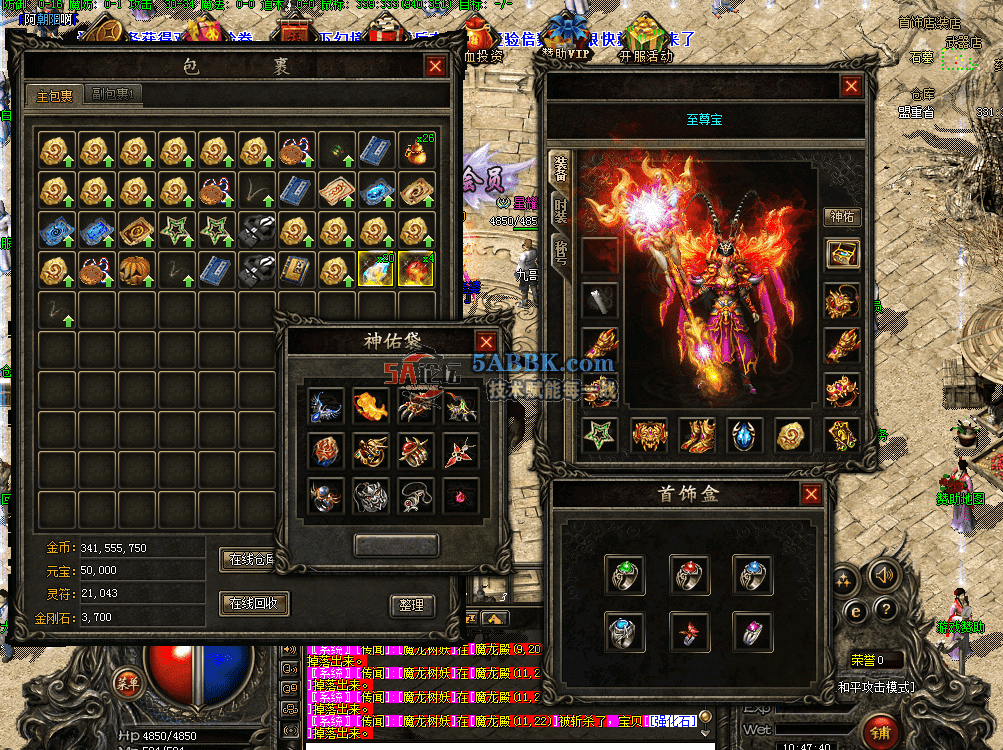The image size is (1003, 750).
Task: Switch to the 副包裹1 bag tab
Action: [x=116, y=96]
